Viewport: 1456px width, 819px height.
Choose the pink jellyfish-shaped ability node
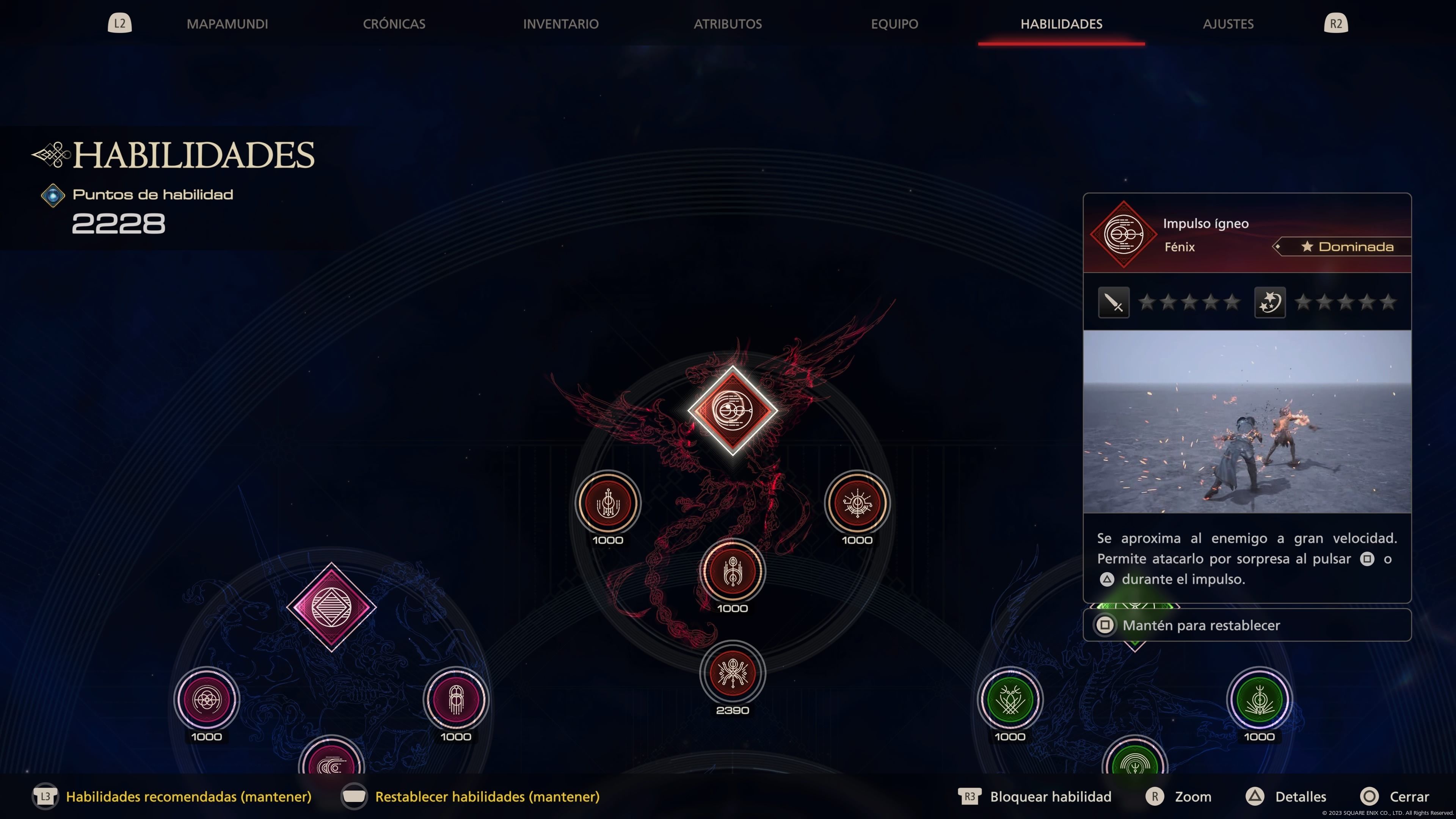[455, 700]
